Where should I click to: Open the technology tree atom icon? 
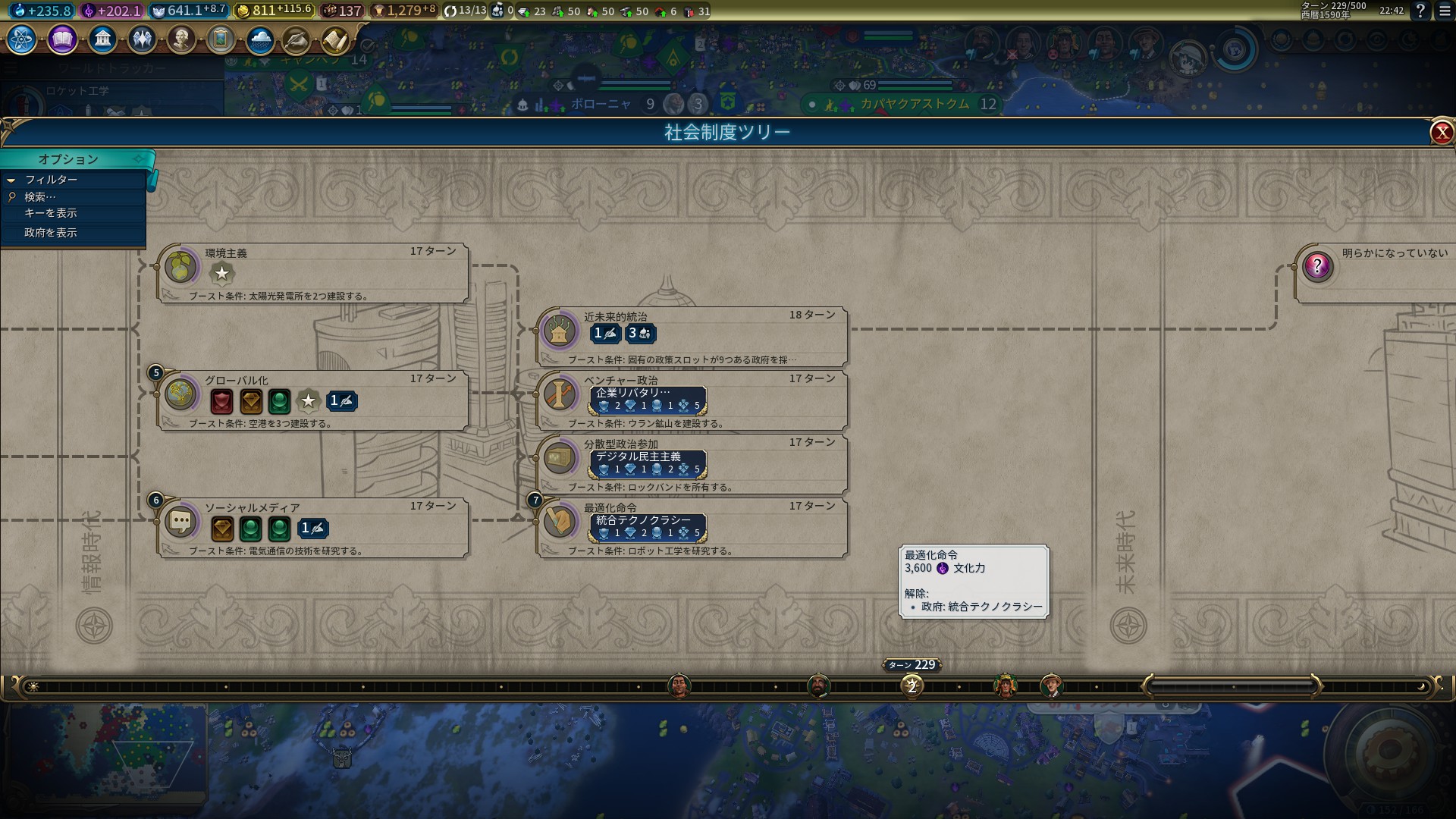click(21, 39)
